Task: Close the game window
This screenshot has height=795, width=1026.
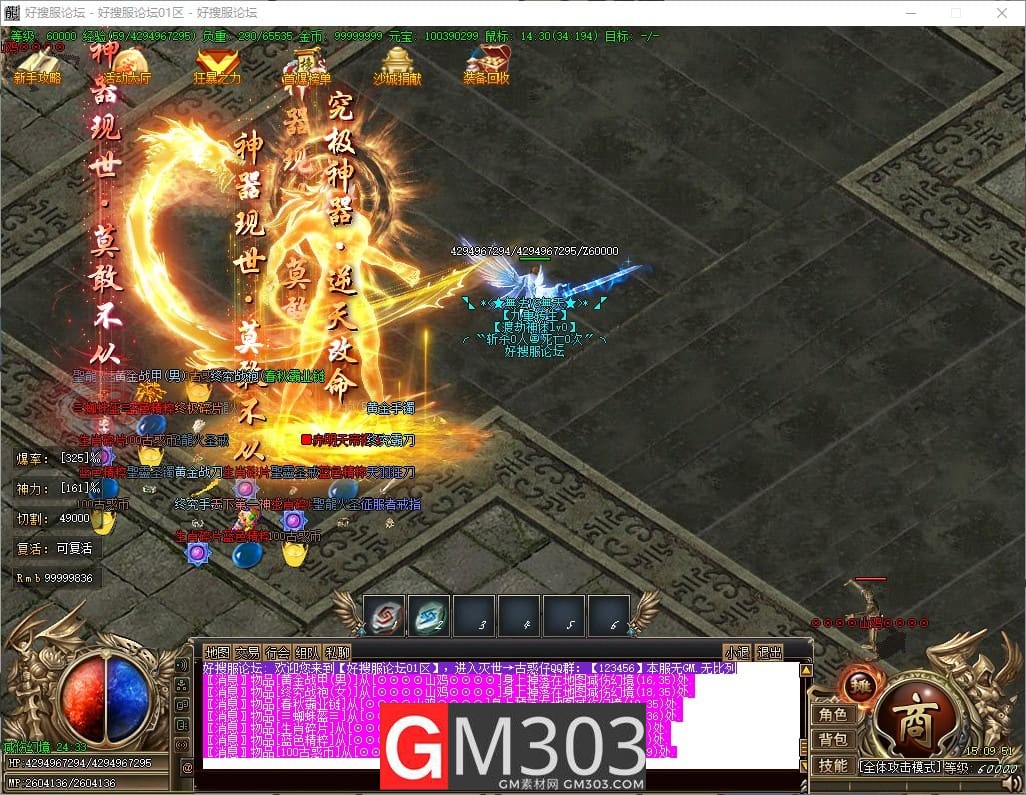Action: point(1001,13)
